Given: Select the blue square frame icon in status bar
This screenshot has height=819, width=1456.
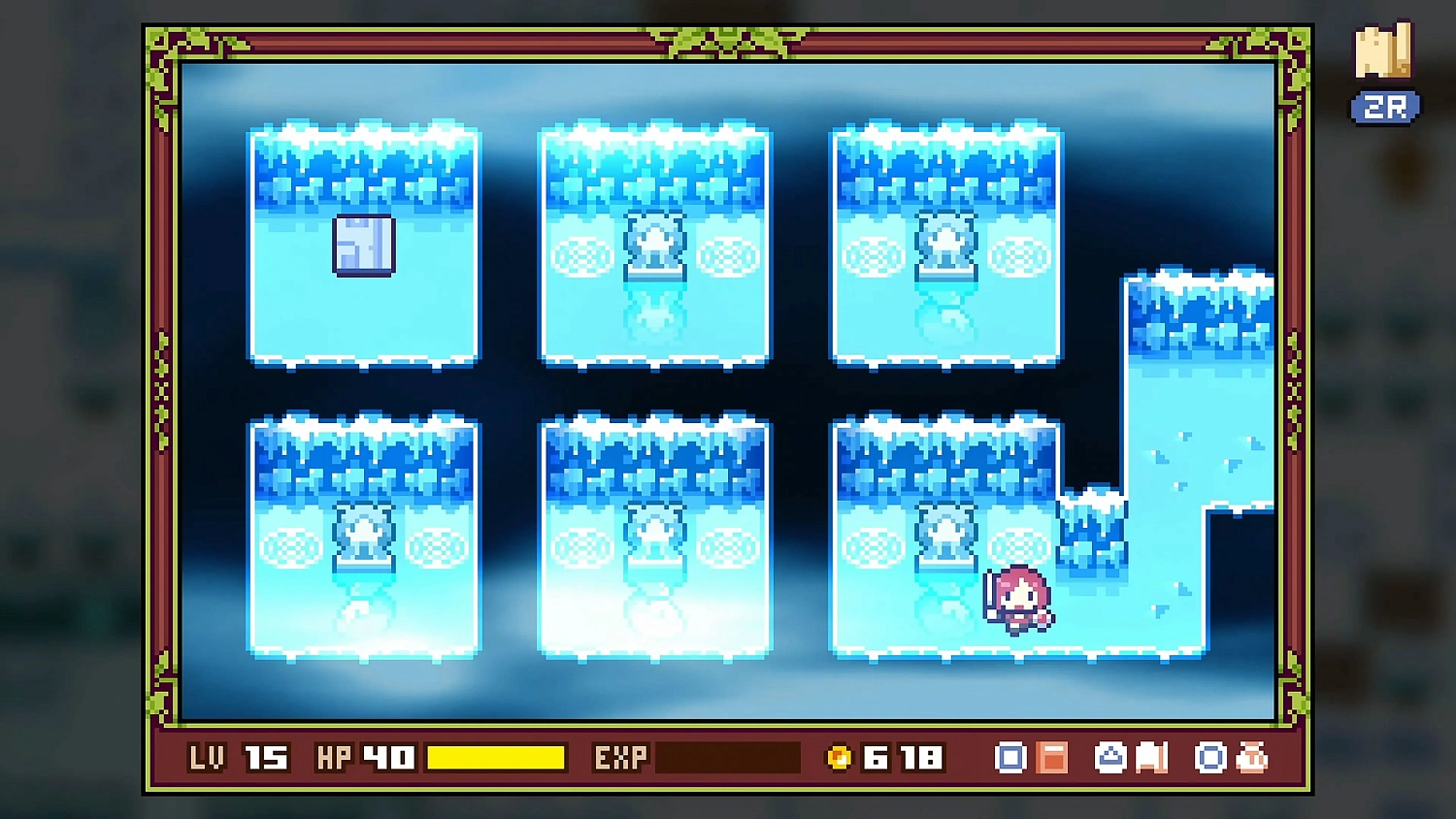Looking at the screenshot, I should [x=1010, y=757].
